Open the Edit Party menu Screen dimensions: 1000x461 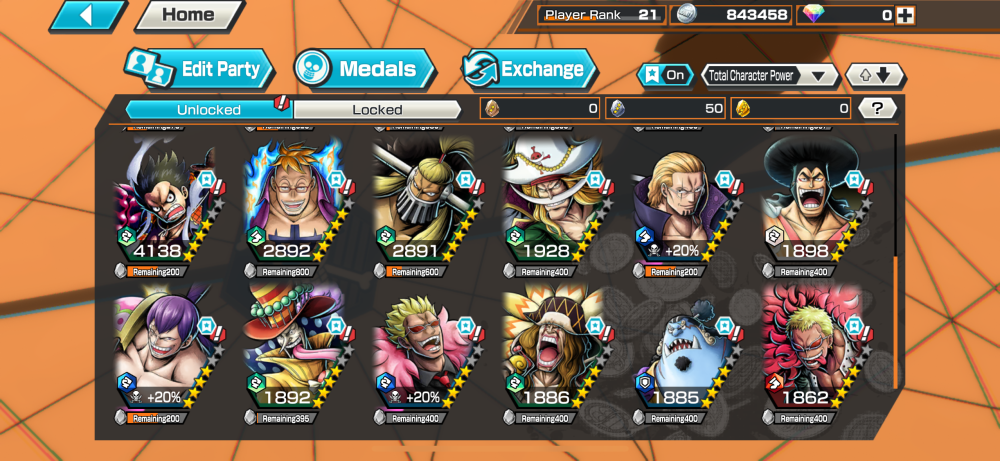[200, 69]
